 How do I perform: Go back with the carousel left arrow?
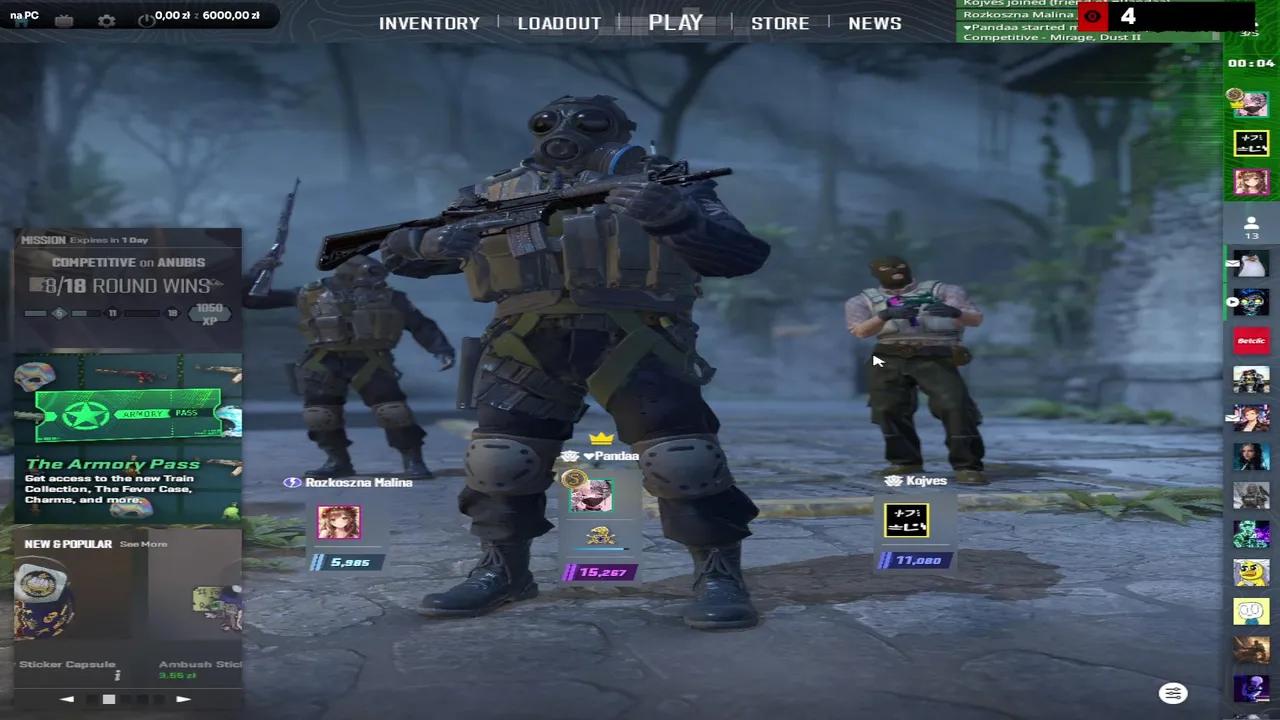pyautogui.click(x=67, y=699)
